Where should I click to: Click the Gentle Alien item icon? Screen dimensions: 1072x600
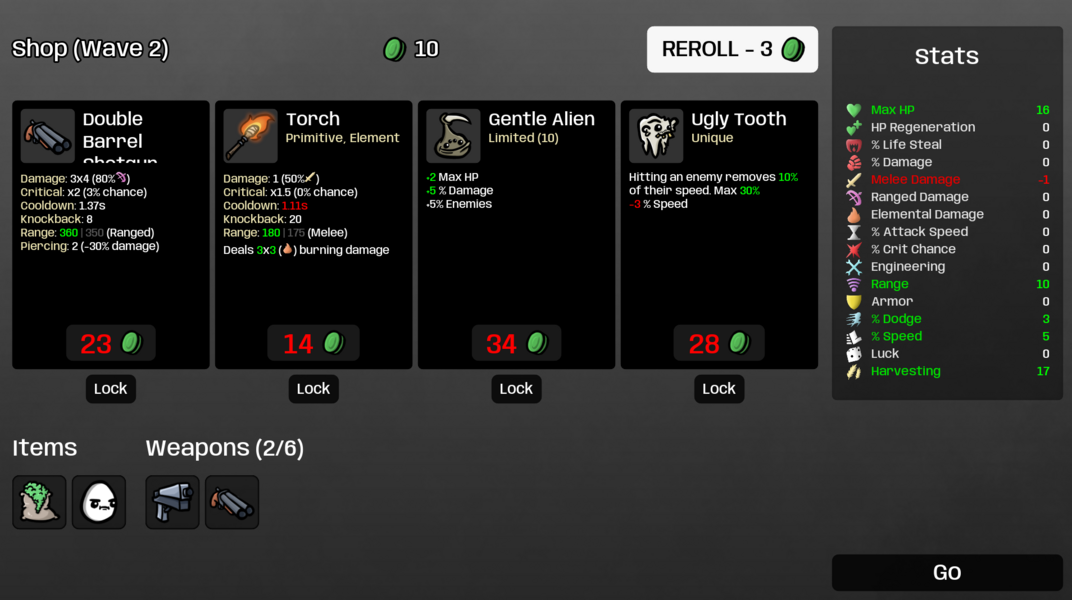[453, 136]
